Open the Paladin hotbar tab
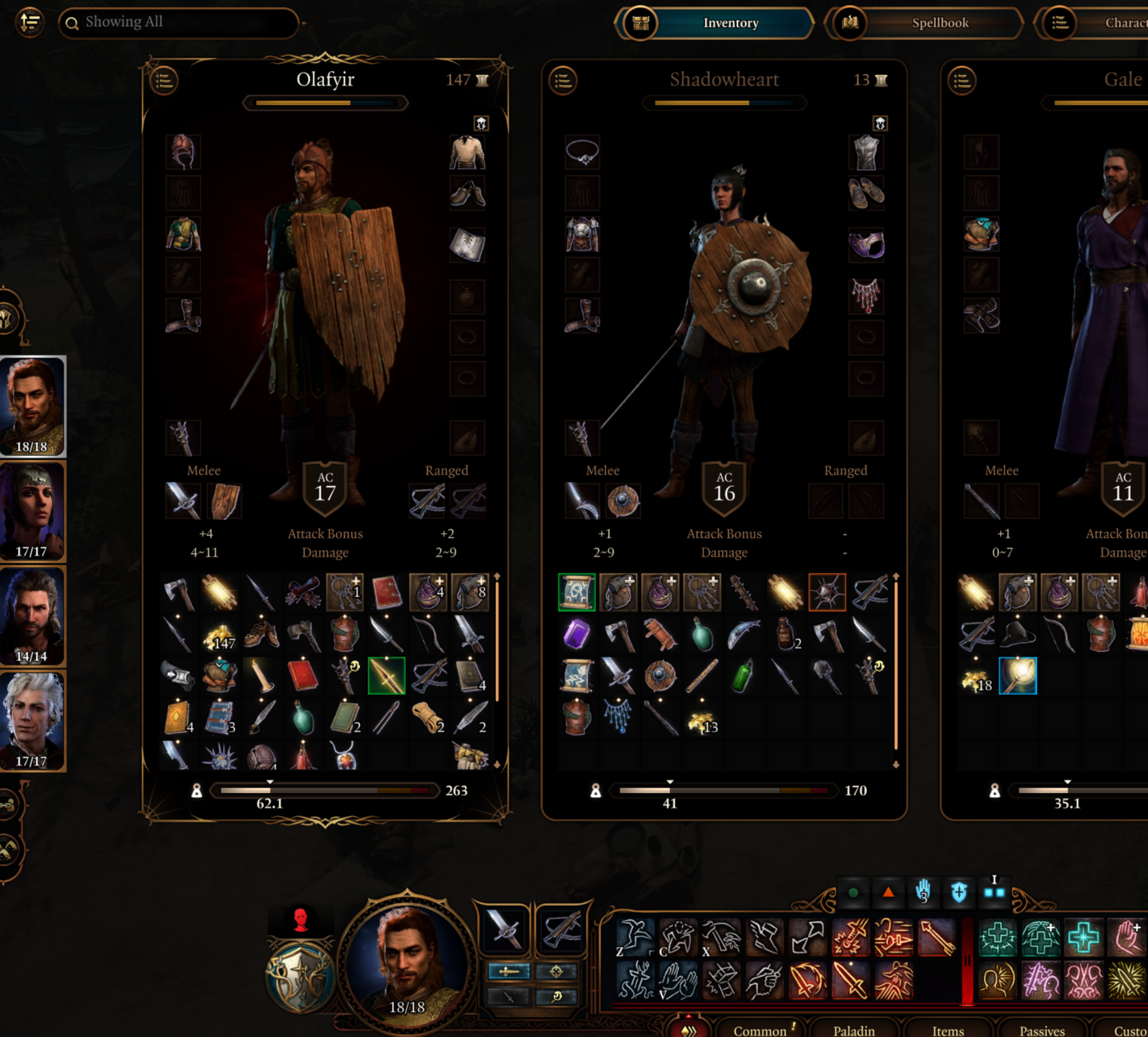The height and width of the screenshot is (1037, 1148). coord(854,1030)
